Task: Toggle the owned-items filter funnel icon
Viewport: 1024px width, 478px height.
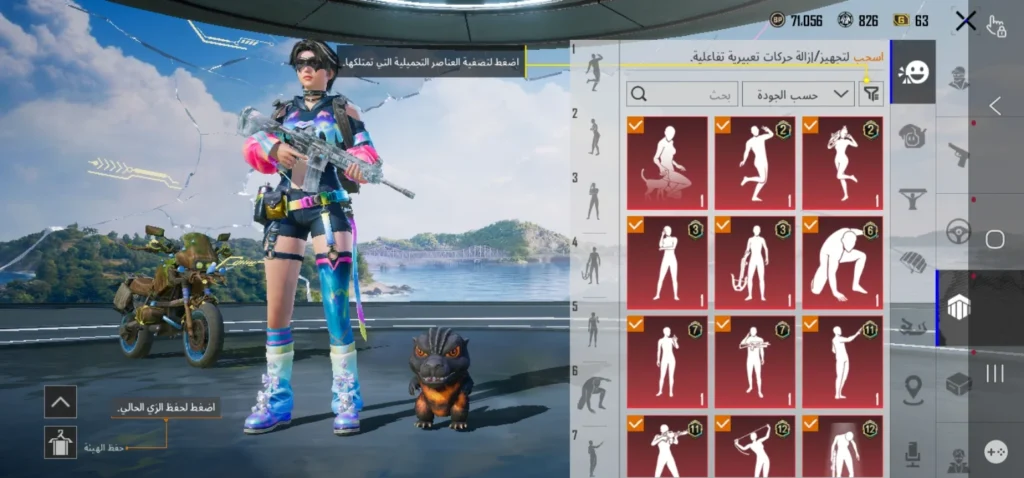Action: [872, 94]
